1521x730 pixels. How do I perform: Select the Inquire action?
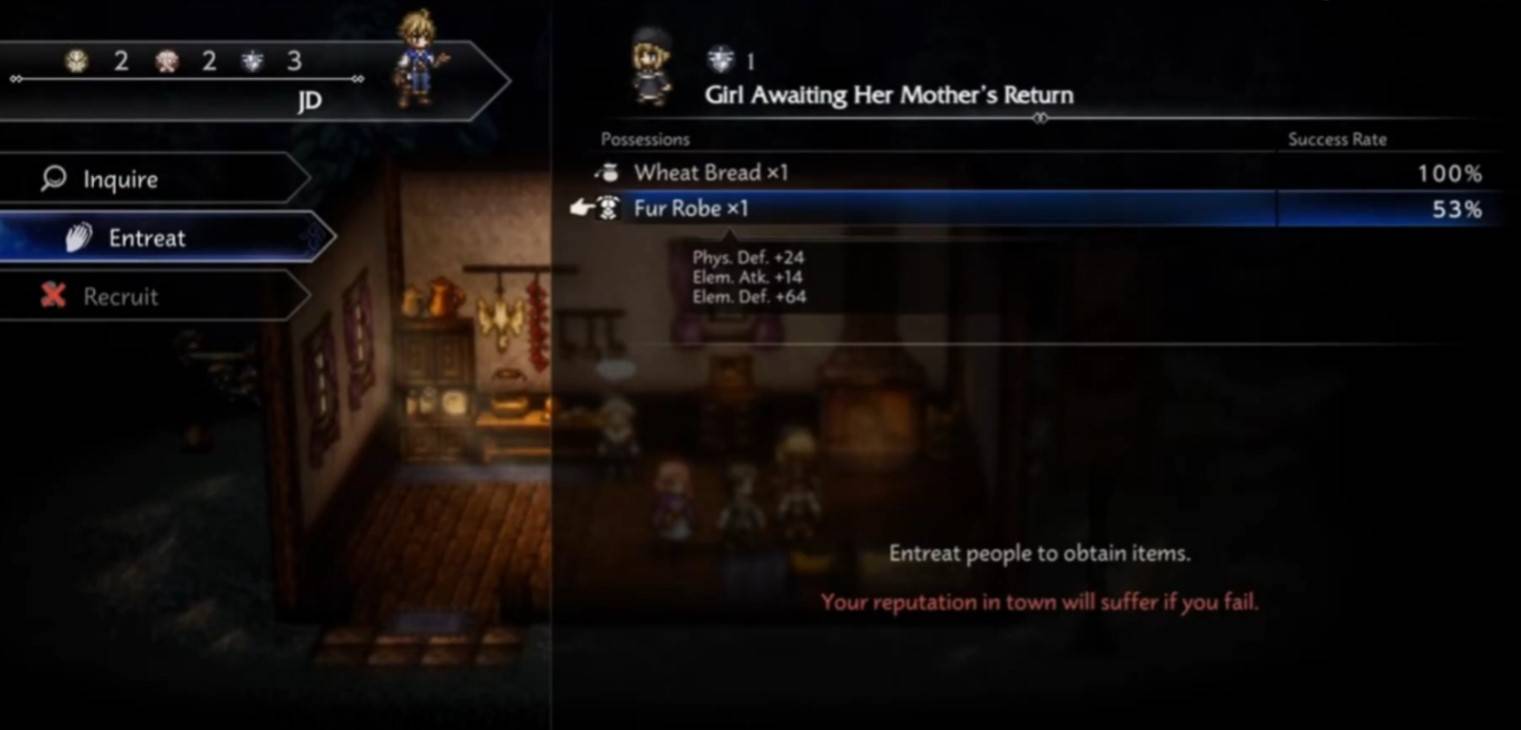click(120, 180)
